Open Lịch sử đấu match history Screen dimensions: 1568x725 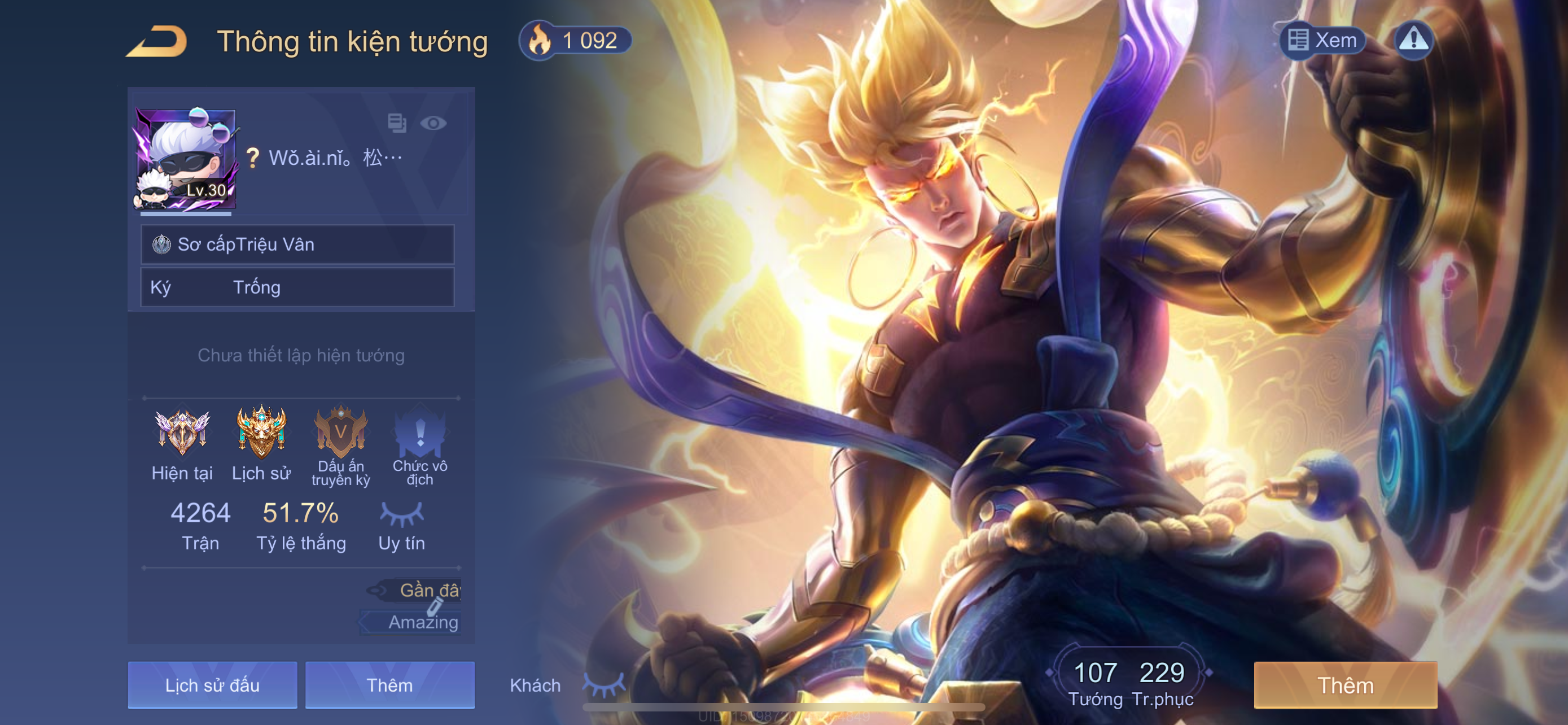[212, 685]
